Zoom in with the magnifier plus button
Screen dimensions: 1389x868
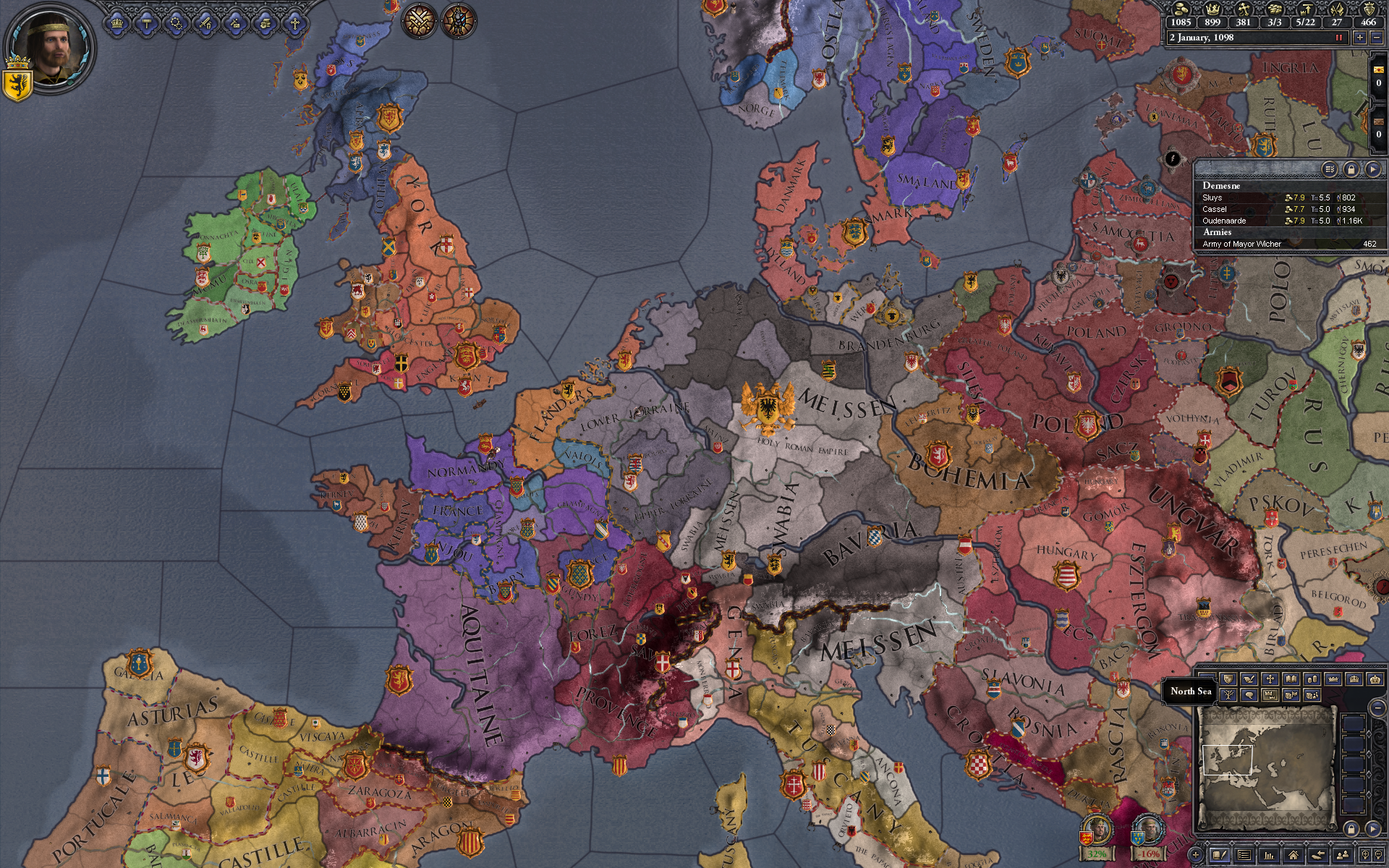1364,856
